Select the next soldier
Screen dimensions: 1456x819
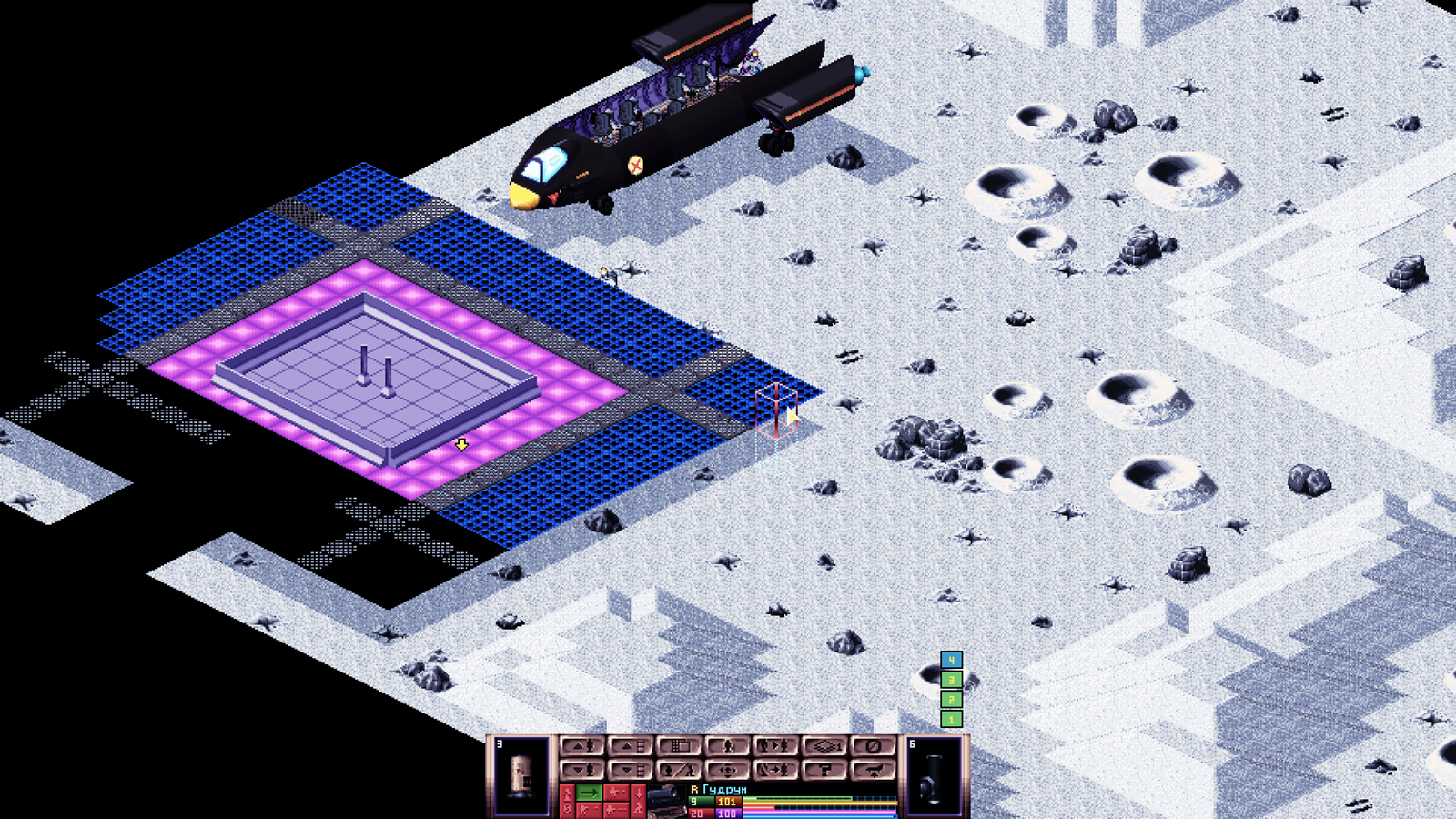point(774,746)
